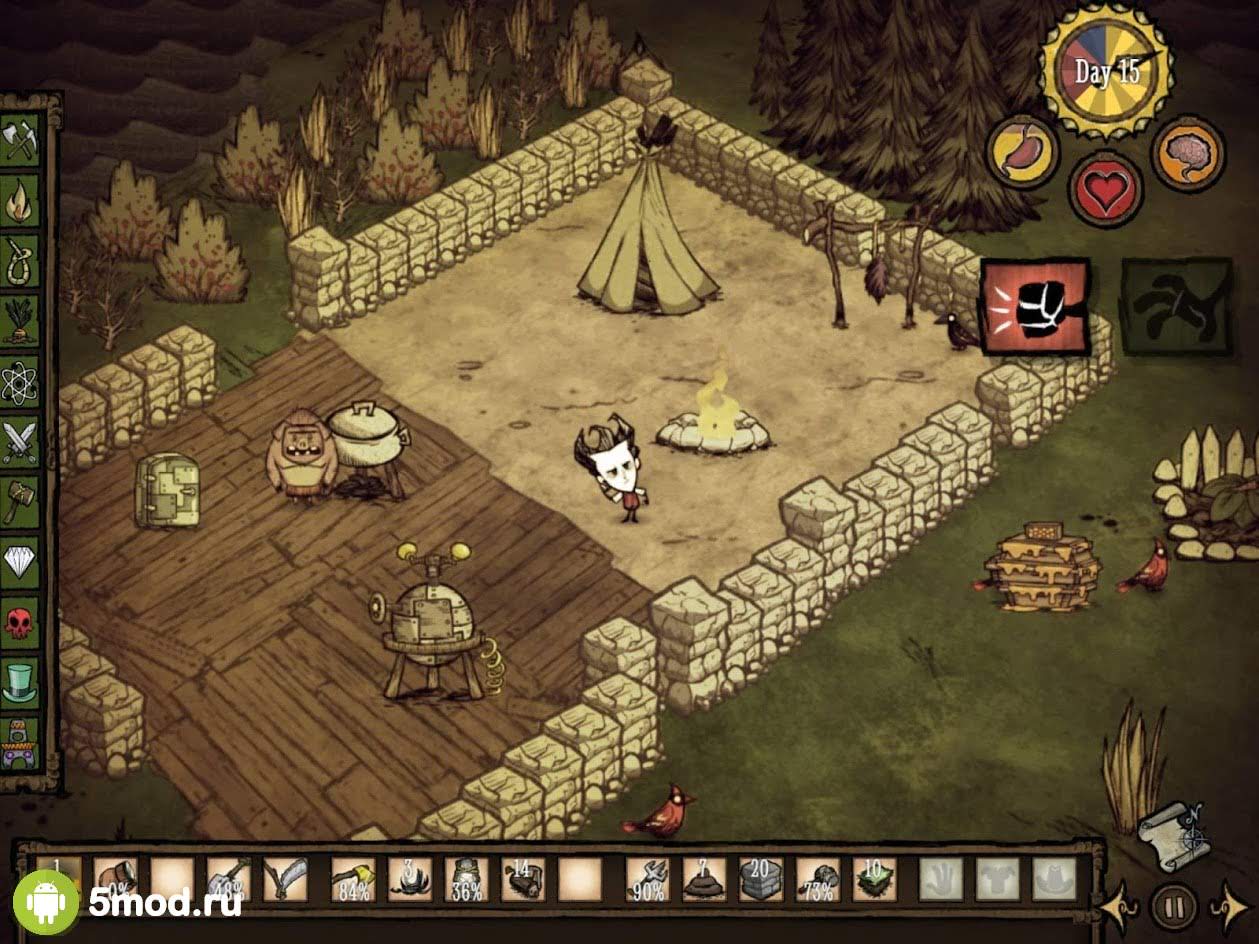Select the 90% durability tool slot
The width and height of the screenshot is (1259, 944).
(647, 878)
